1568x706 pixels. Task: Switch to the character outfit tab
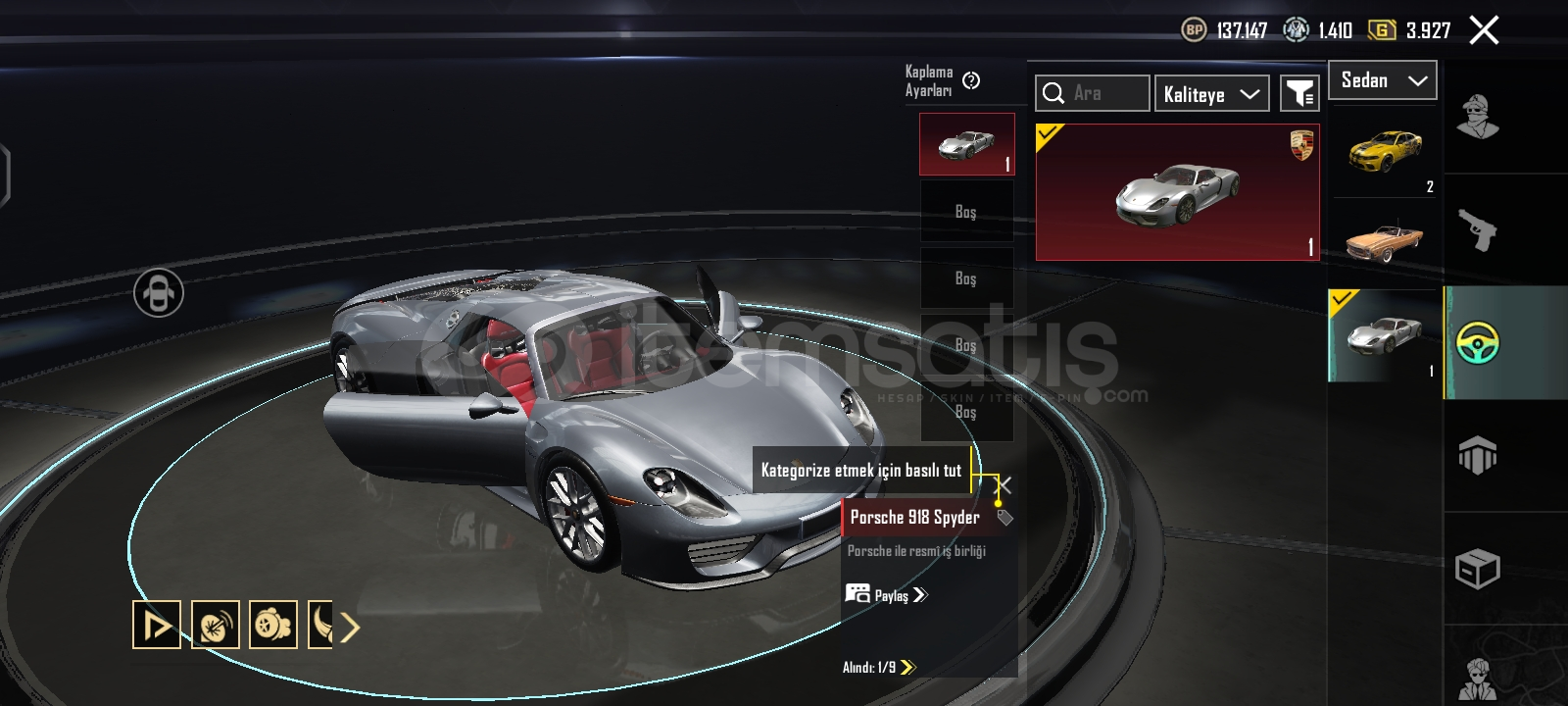point(1478,118)
